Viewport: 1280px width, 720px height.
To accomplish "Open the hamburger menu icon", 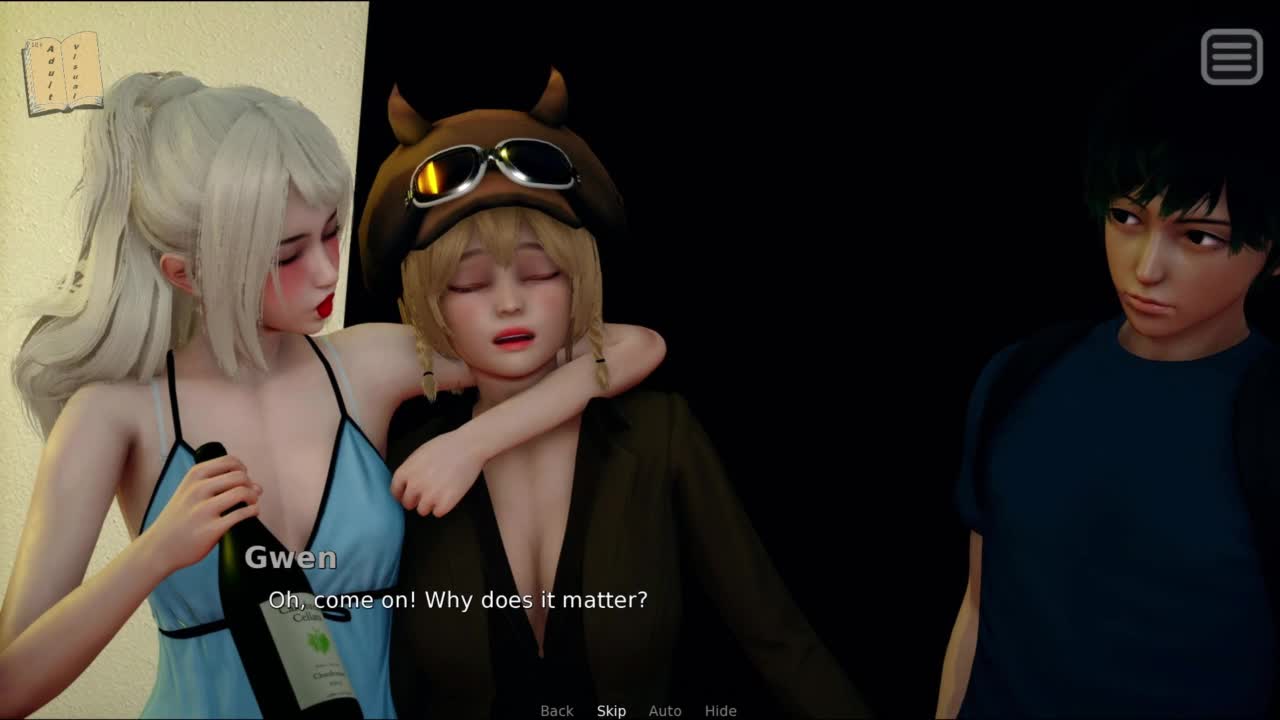I will tap(1231, 56).
